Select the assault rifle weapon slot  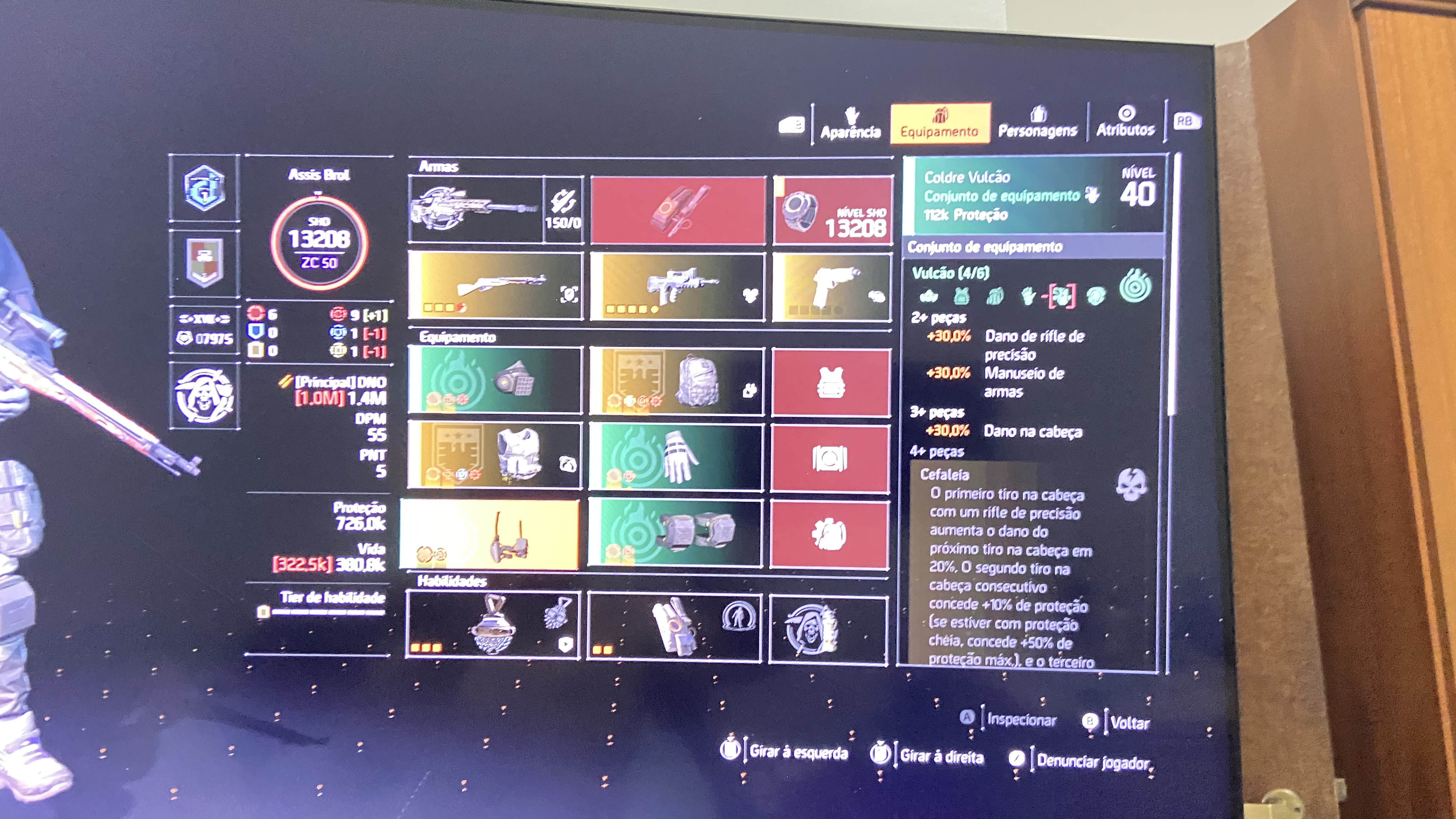[677, 287]
